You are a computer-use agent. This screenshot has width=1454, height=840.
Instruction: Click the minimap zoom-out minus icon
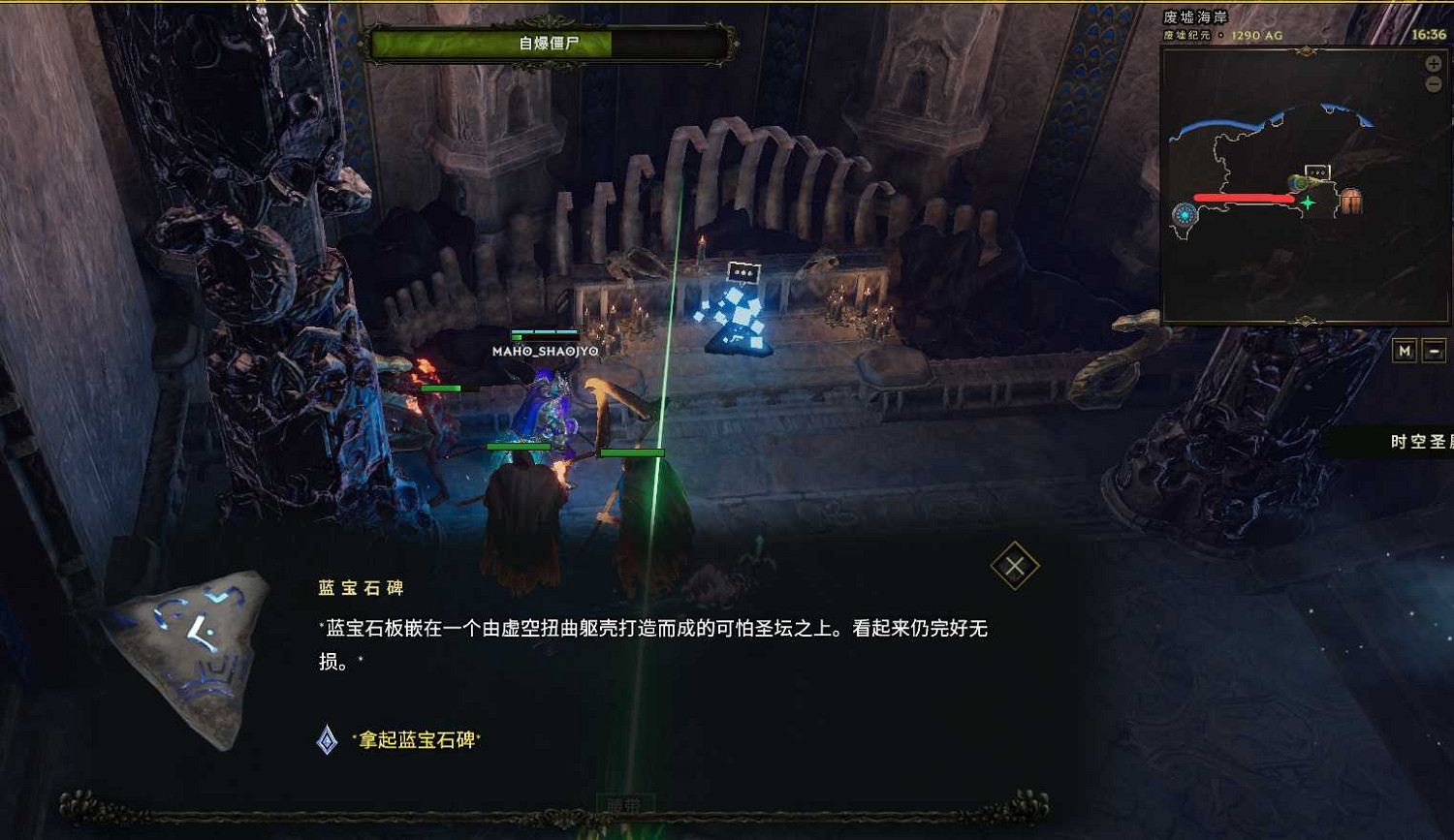point(1433,83)
